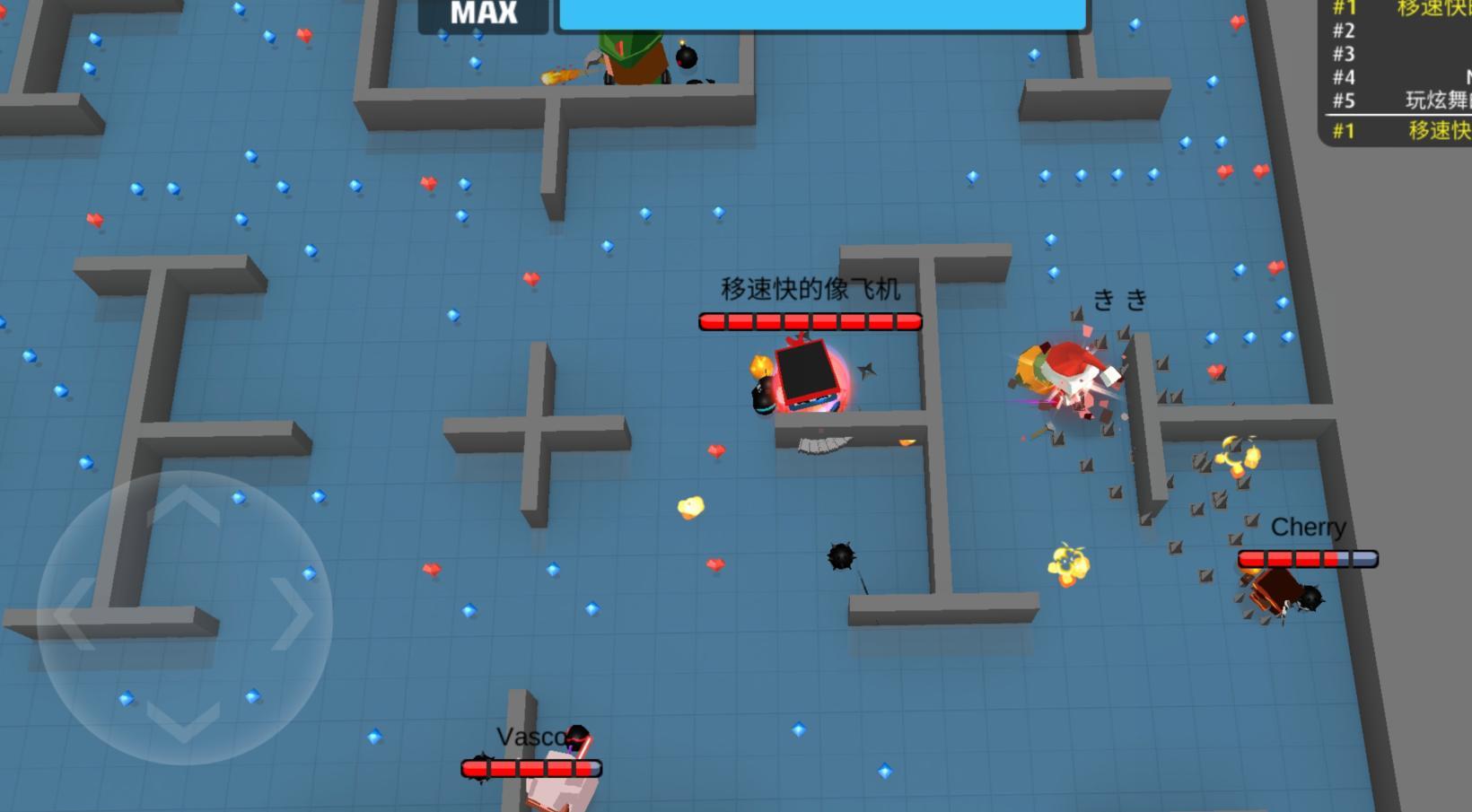
Task: Click the player name きき
Action: point(1118,299)
